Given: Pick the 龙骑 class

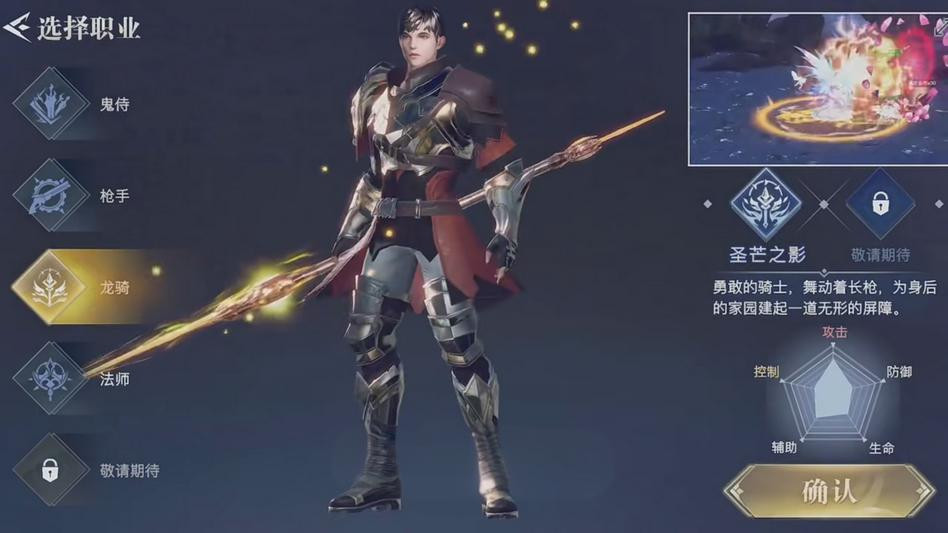Looking at the screenshot, I should tap(50, 288).
